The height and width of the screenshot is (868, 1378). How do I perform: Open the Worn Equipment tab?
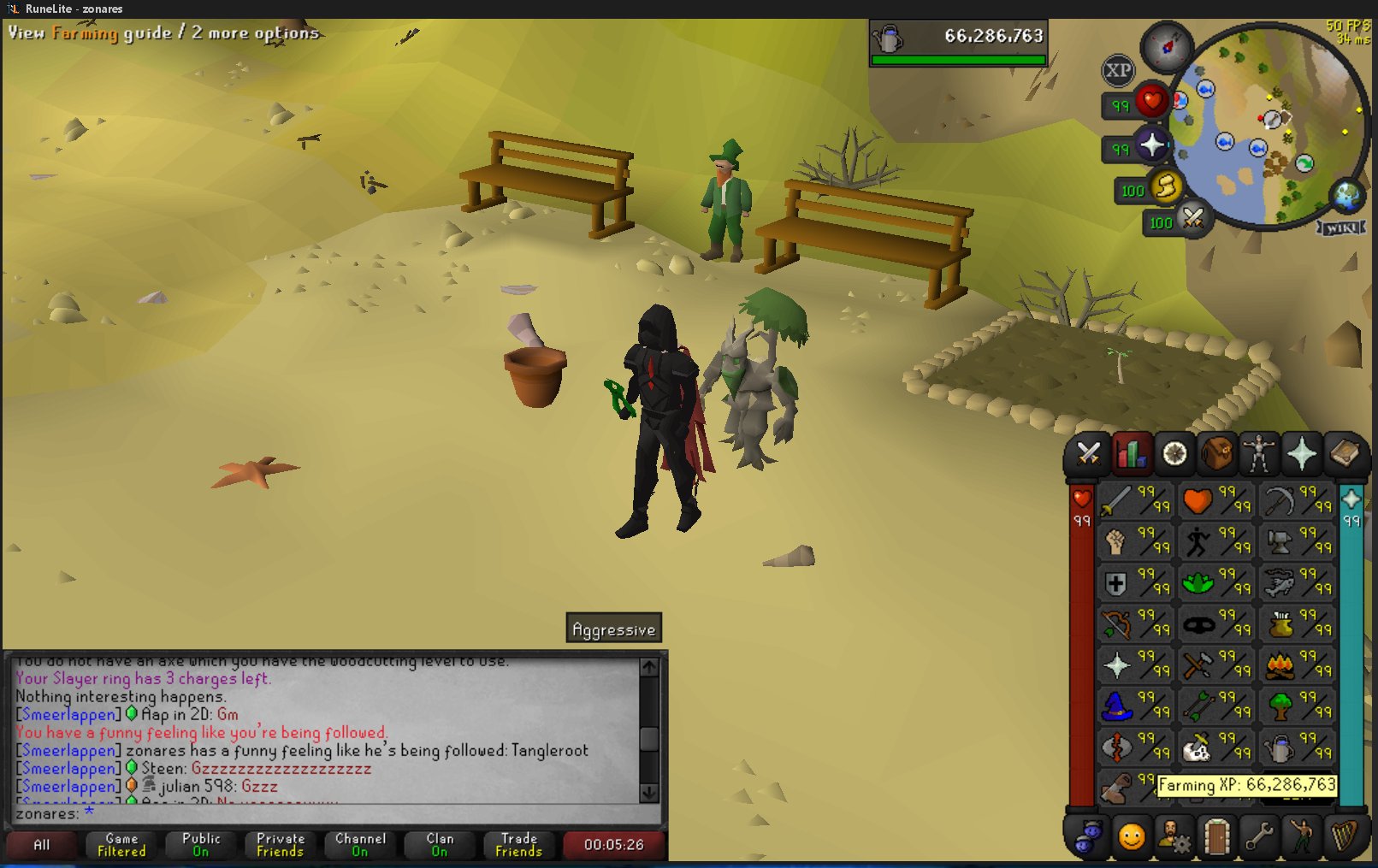(x=1259, y=454)
